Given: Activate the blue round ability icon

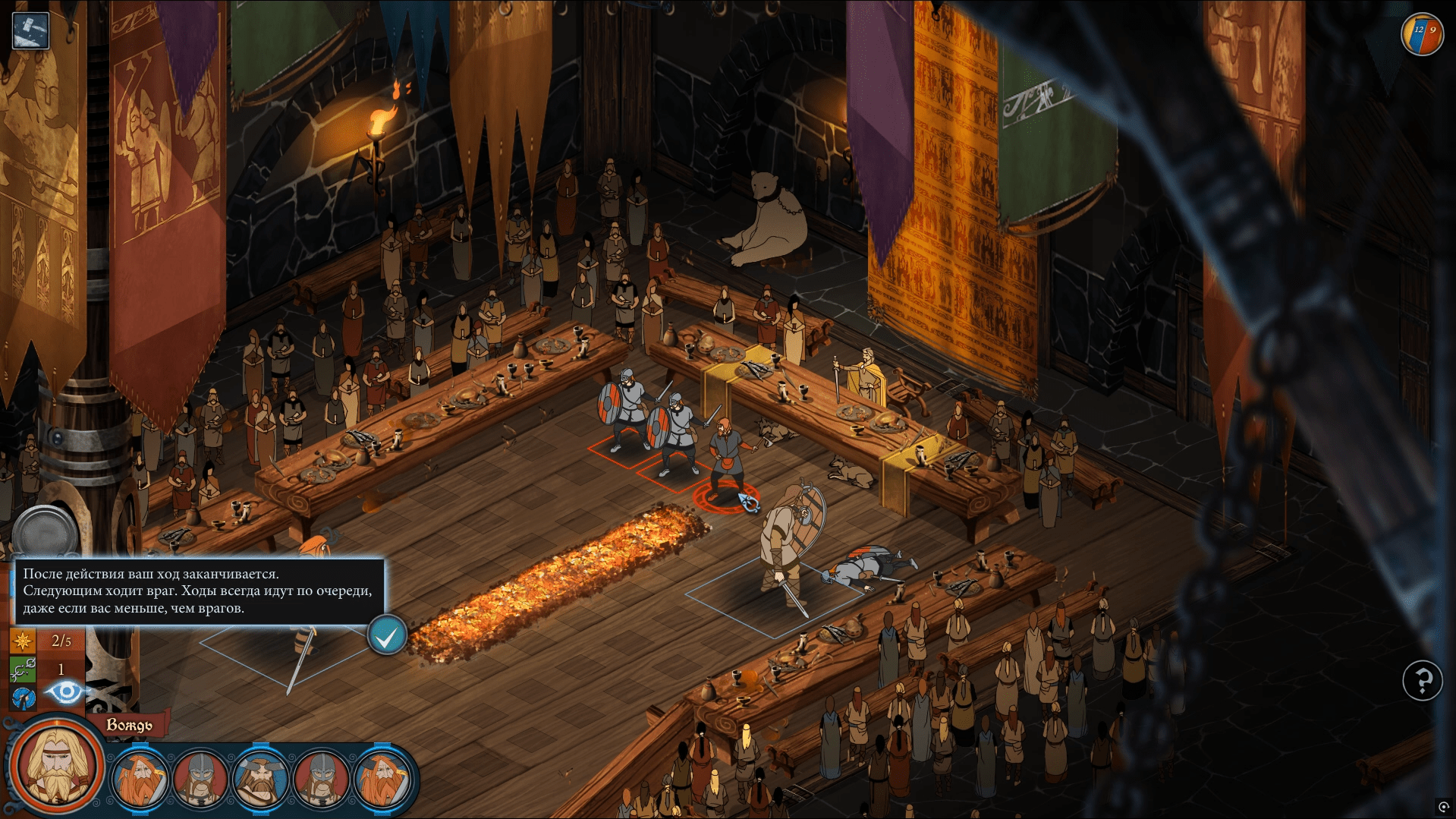Looking at the screenshot, I should pos(23,698).
